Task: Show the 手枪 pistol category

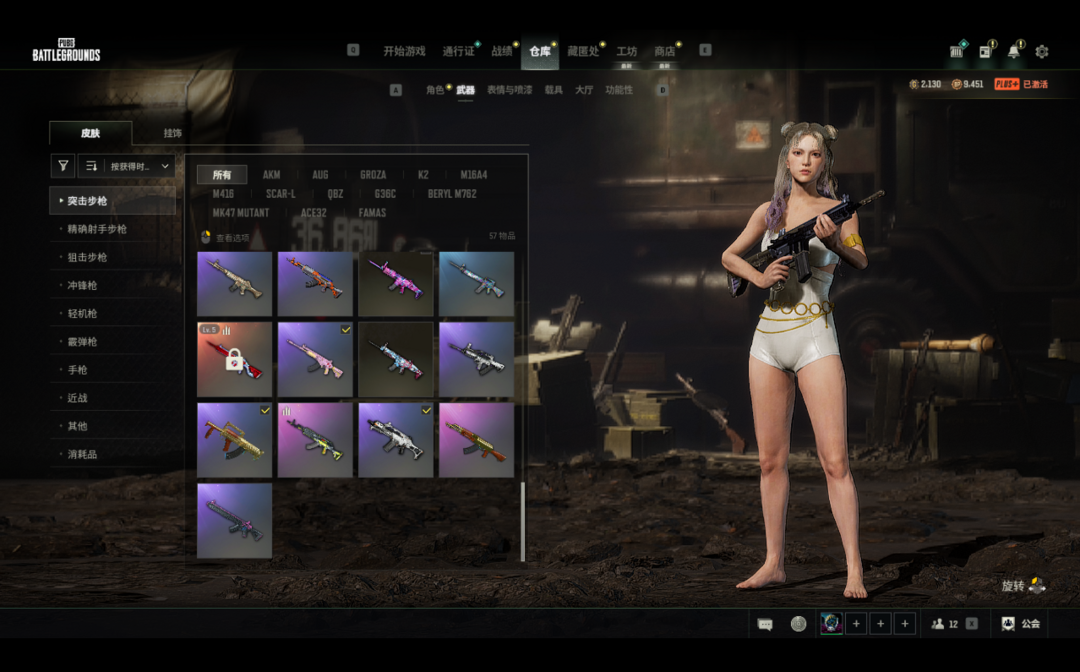Action: (77, 370)
